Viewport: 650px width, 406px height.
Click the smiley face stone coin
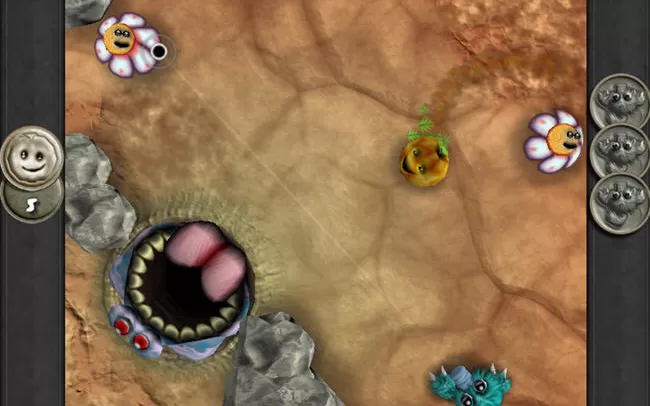[x=31, y=155]
